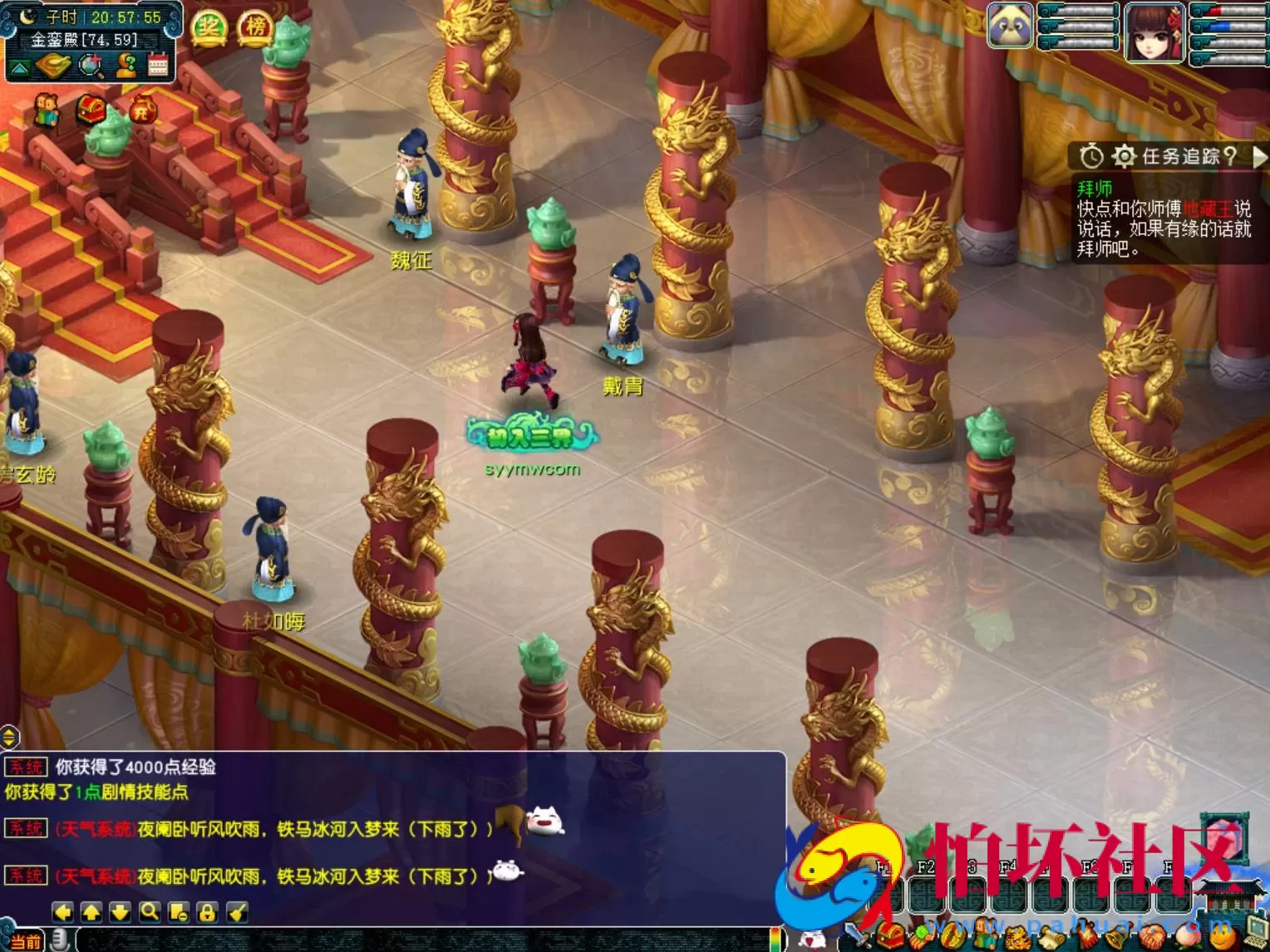Collapse the quest tracker with the arrow
This screenshot has height=952, width=1270.
(1259, 155)
